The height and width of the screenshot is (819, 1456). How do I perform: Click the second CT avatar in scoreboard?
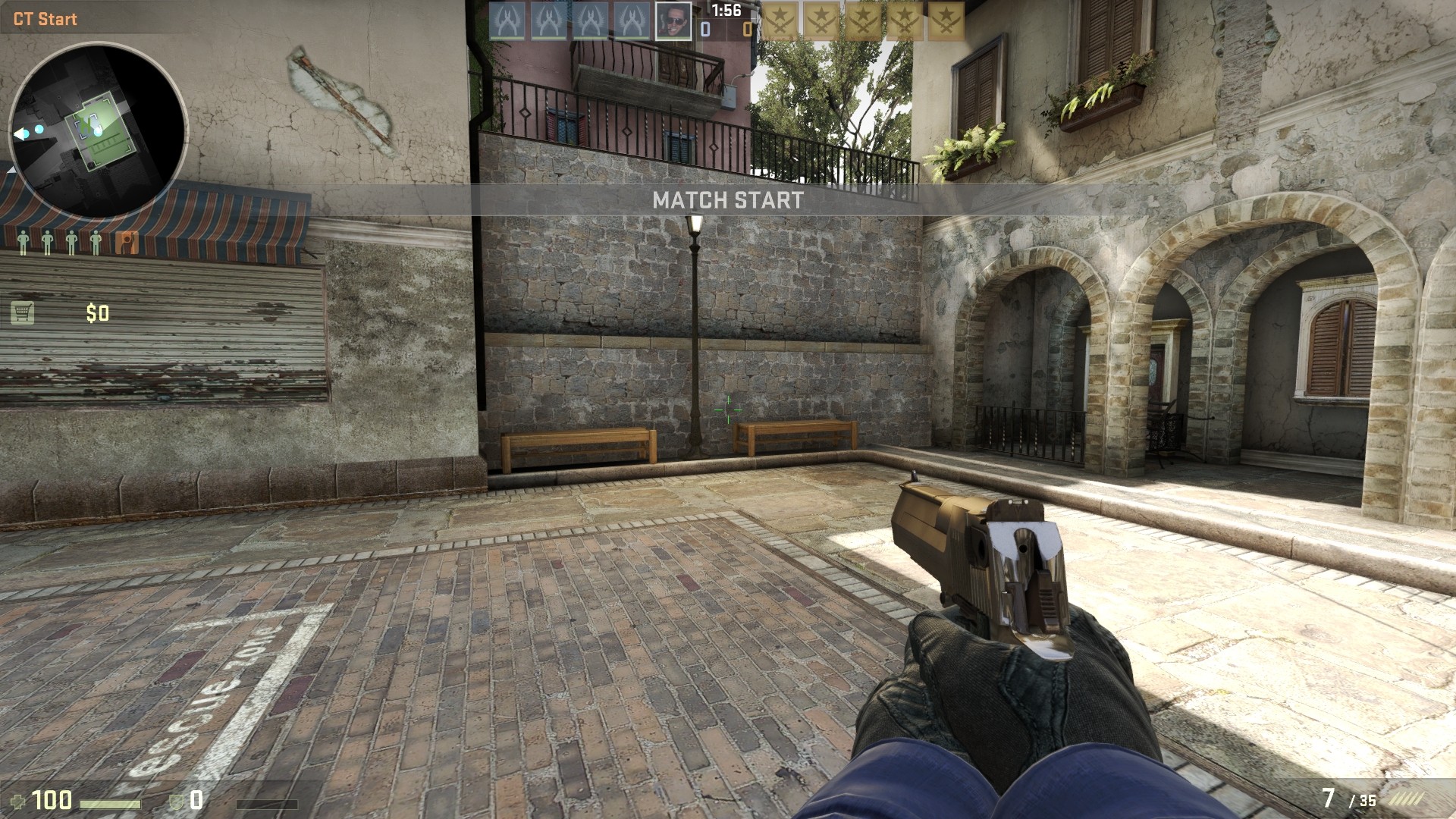pos(549,20)
